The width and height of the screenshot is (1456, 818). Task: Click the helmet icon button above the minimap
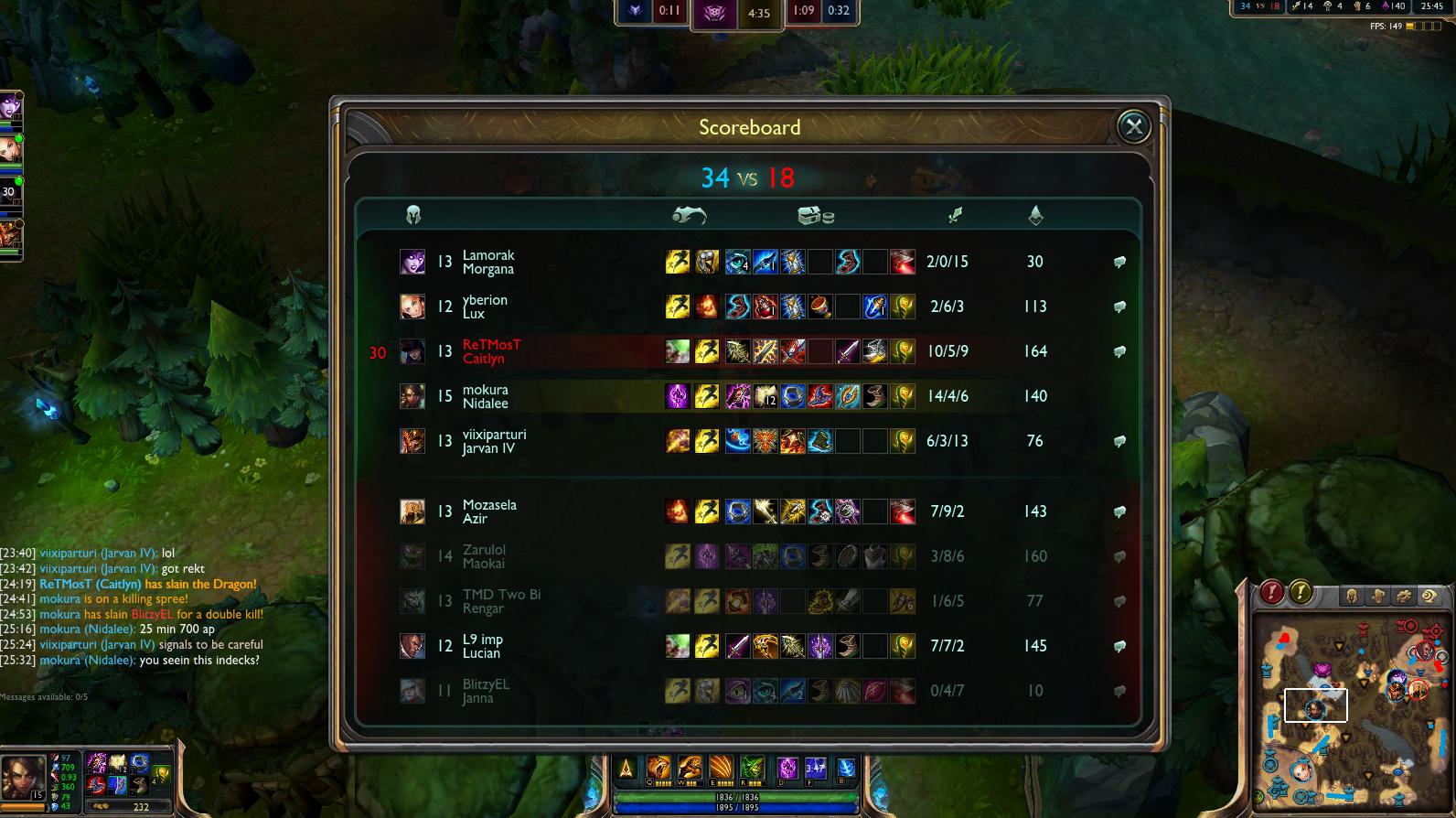pyautogui.click(x=1352, y=597)
